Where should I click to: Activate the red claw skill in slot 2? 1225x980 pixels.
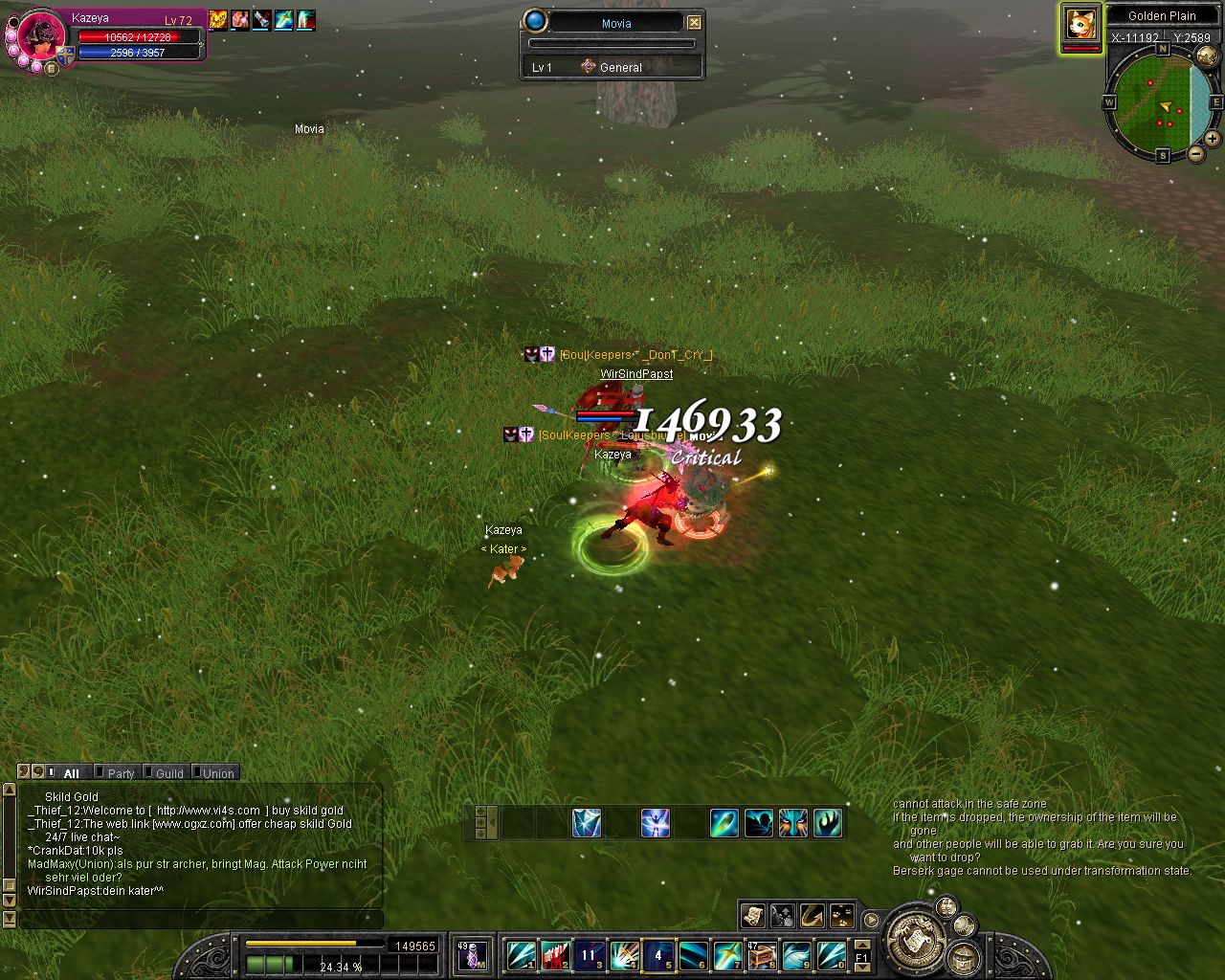[555, 954]
